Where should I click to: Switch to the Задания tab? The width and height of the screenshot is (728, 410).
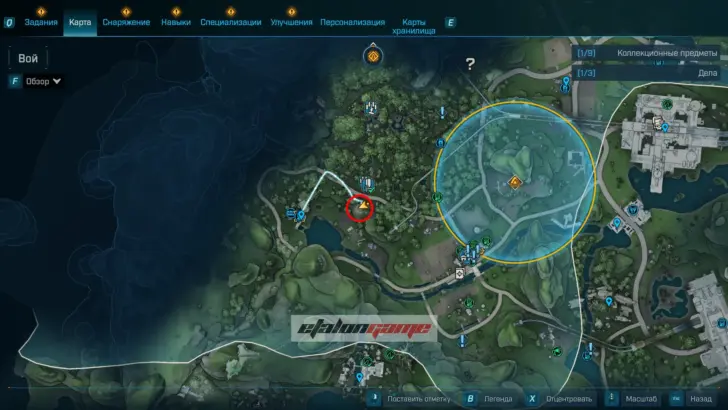pos(41,22)
